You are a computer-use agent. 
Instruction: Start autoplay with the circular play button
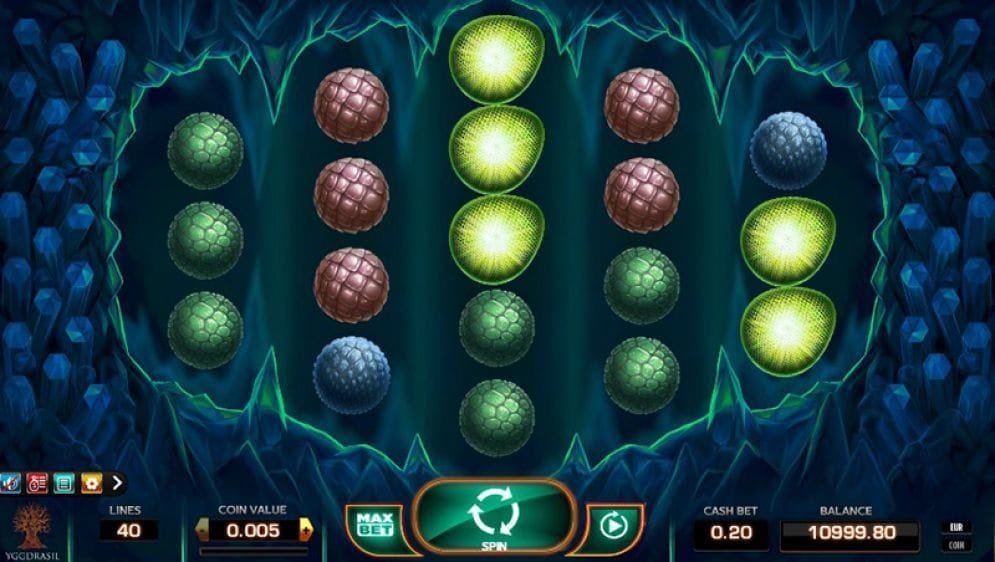pyautogui.click(x=611, y=523)
